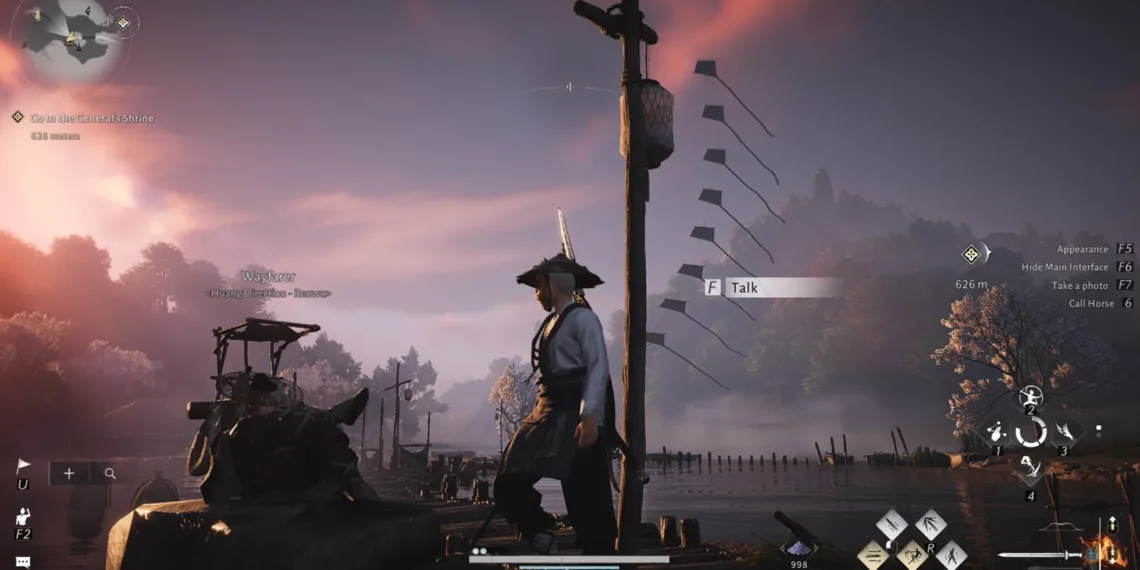Choose the Talk interaction prompt
1140x570 pixels.
tap(770, 288)
